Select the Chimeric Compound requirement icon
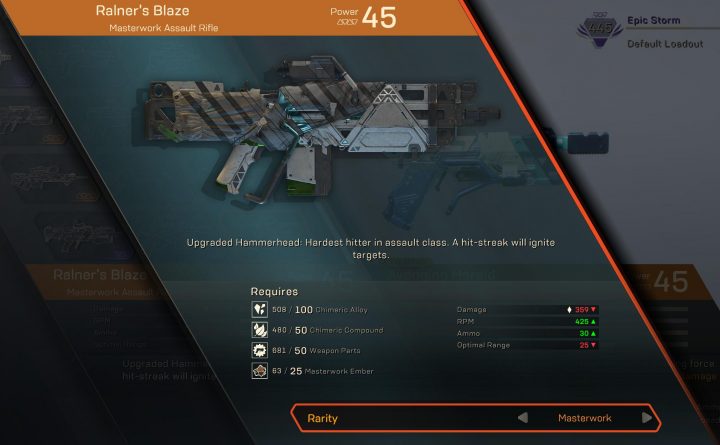The width and height of the screenshot is (720, 445). pyautogui.click(x=258, y=330)
